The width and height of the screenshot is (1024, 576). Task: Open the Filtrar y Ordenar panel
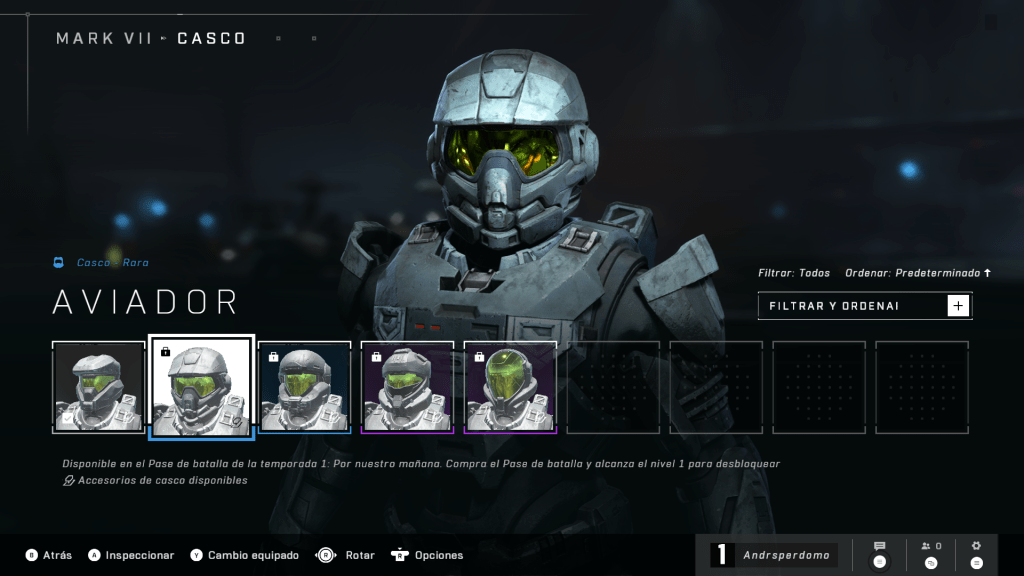click(x=864, y=306)
